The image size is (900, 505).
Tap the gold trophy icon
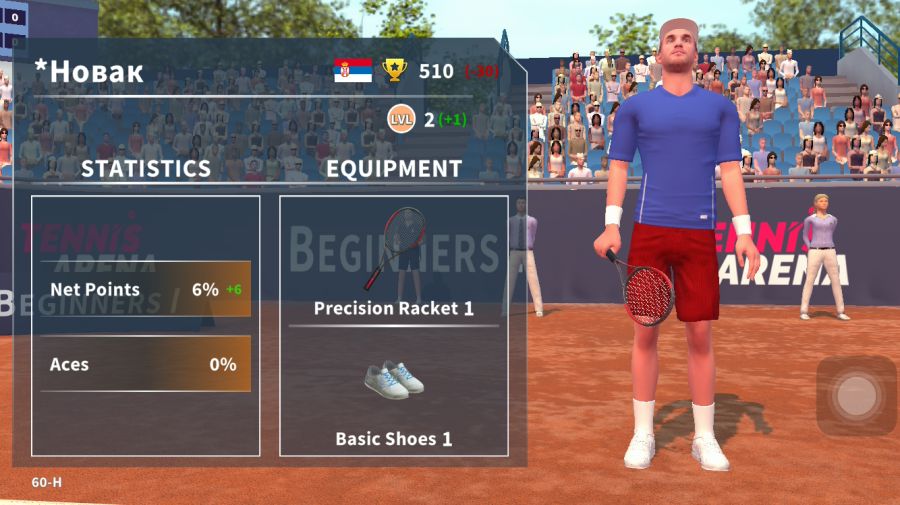click(x=395, y=70)
